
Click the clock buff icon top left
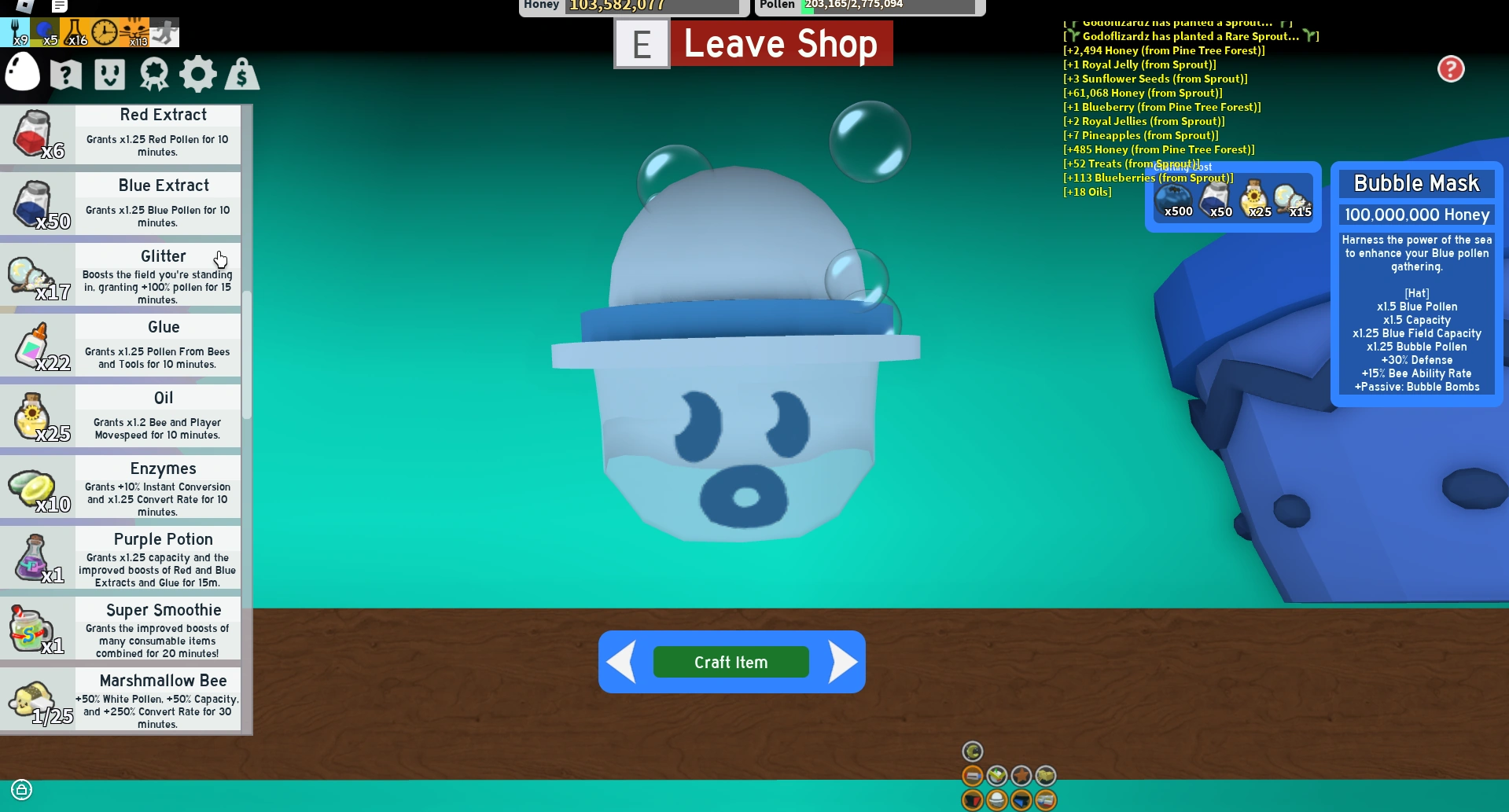(x=102, y=30)
